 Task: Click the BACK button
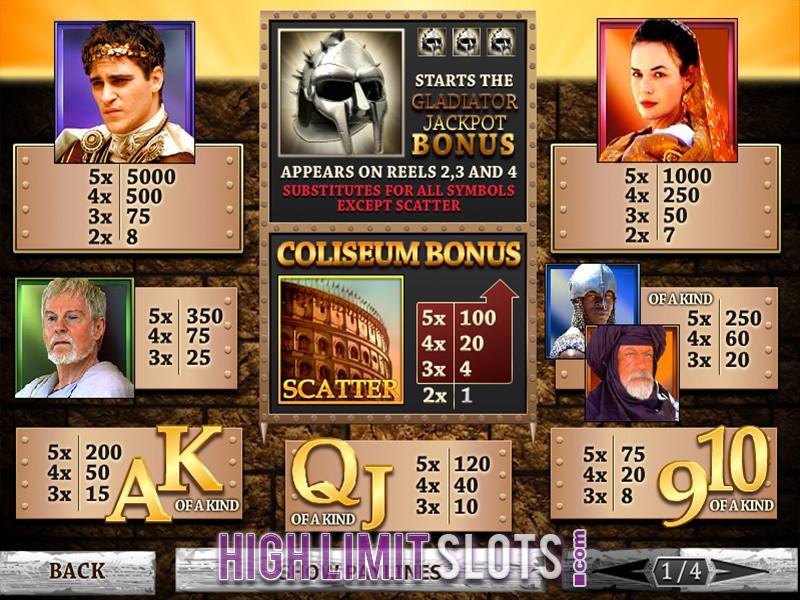(77, 571)
